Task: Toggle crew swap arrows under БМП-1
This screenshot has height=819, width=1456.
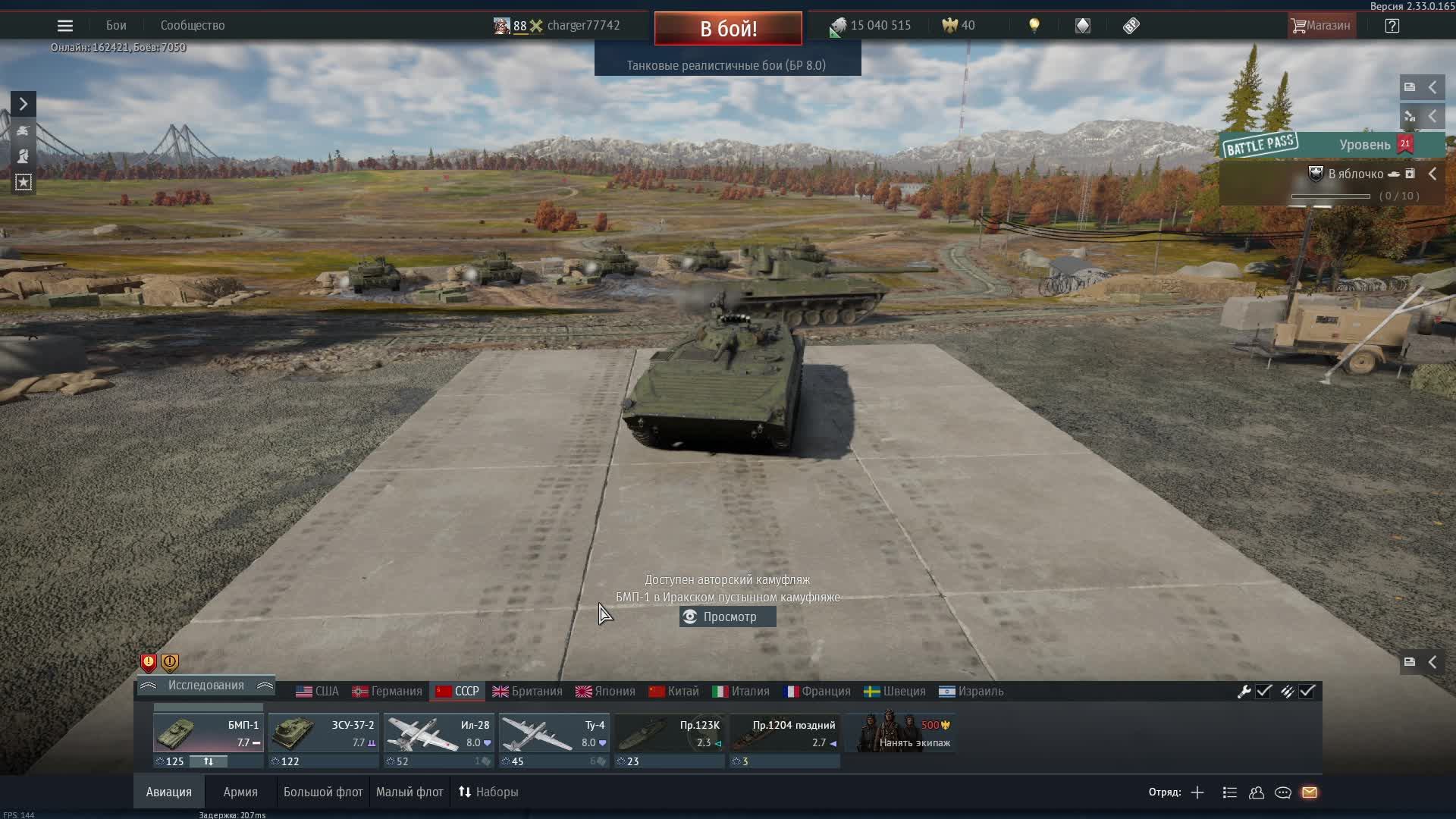Action: click(209, 761)
